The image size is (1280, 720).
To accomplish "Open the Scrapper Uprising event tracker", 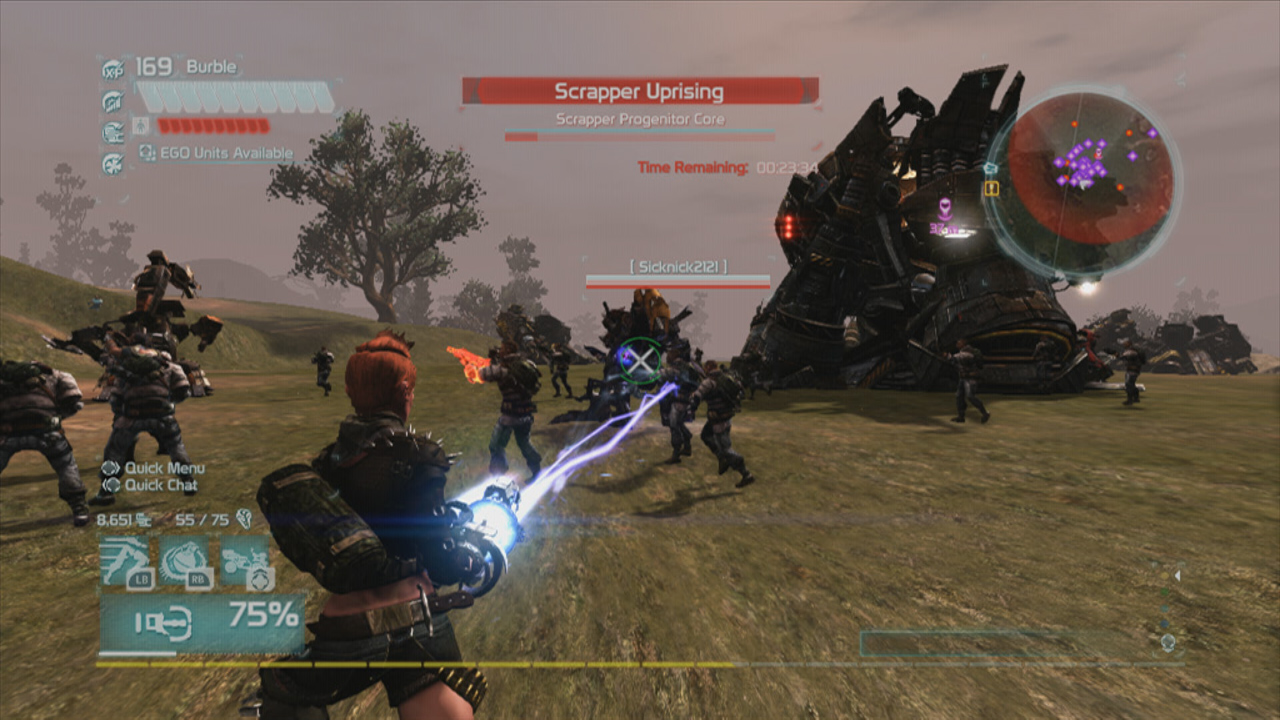I will (639, 92).
